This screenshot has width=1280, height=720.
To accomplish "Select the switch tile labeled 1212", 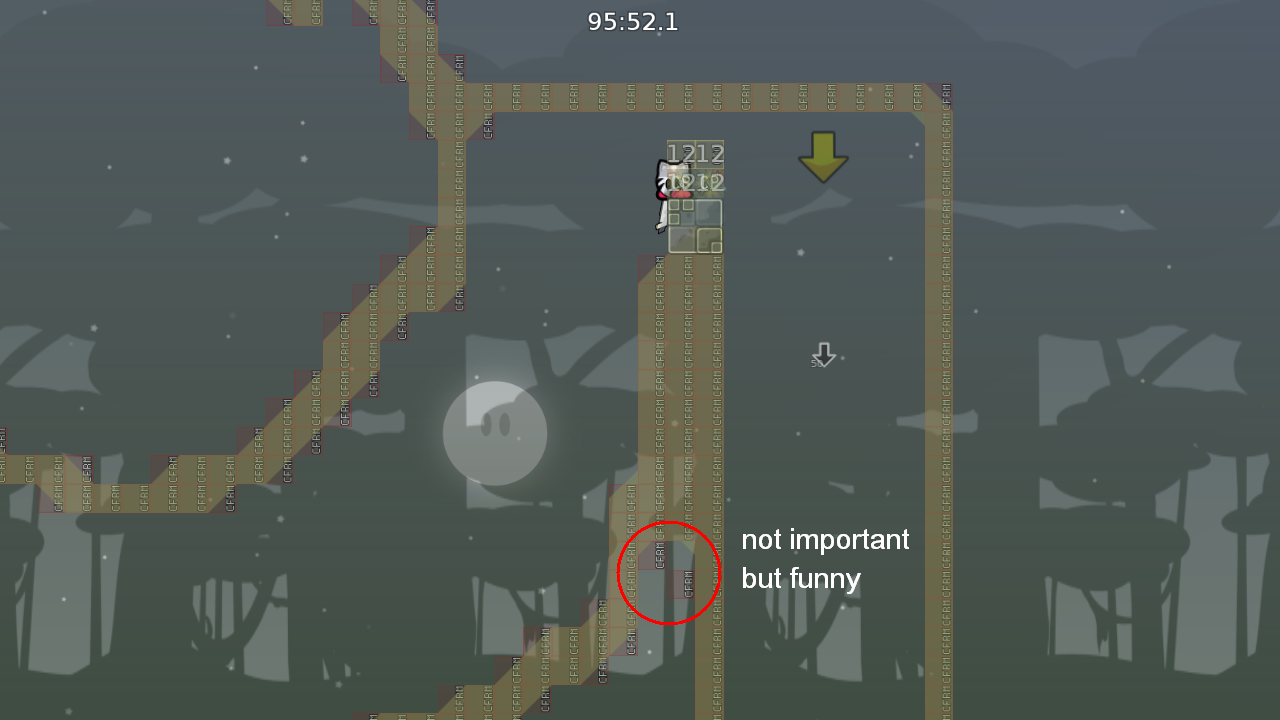I will click(x=697, y=153).
